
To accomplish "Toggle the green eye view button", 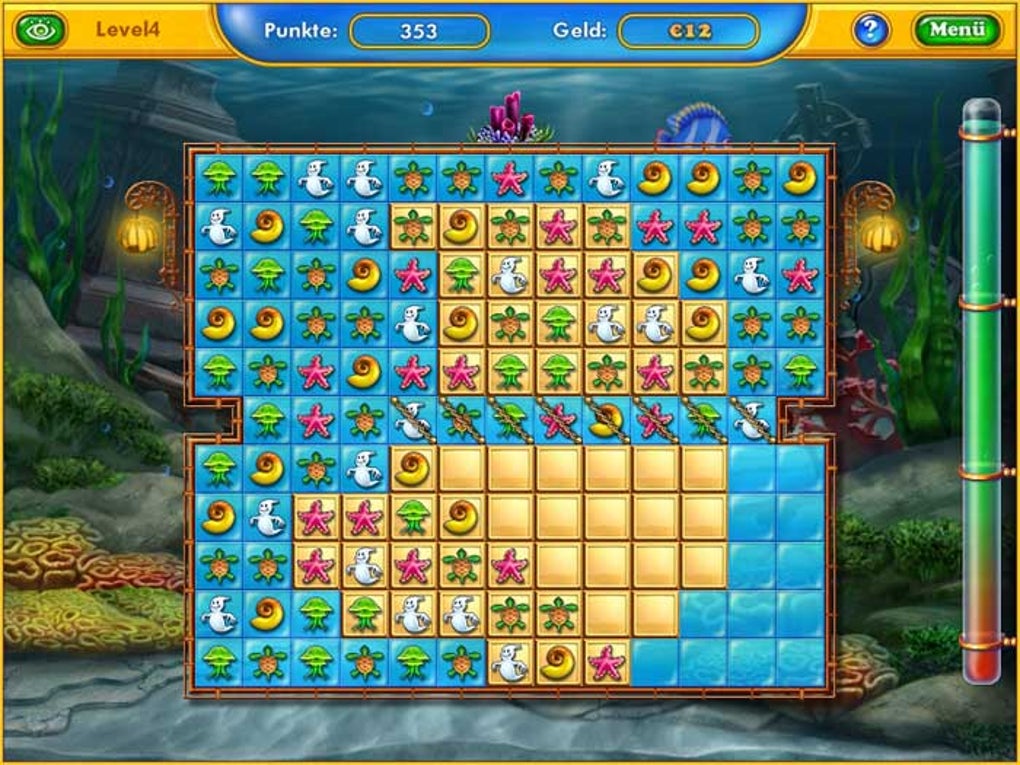I will click(40, 30).
